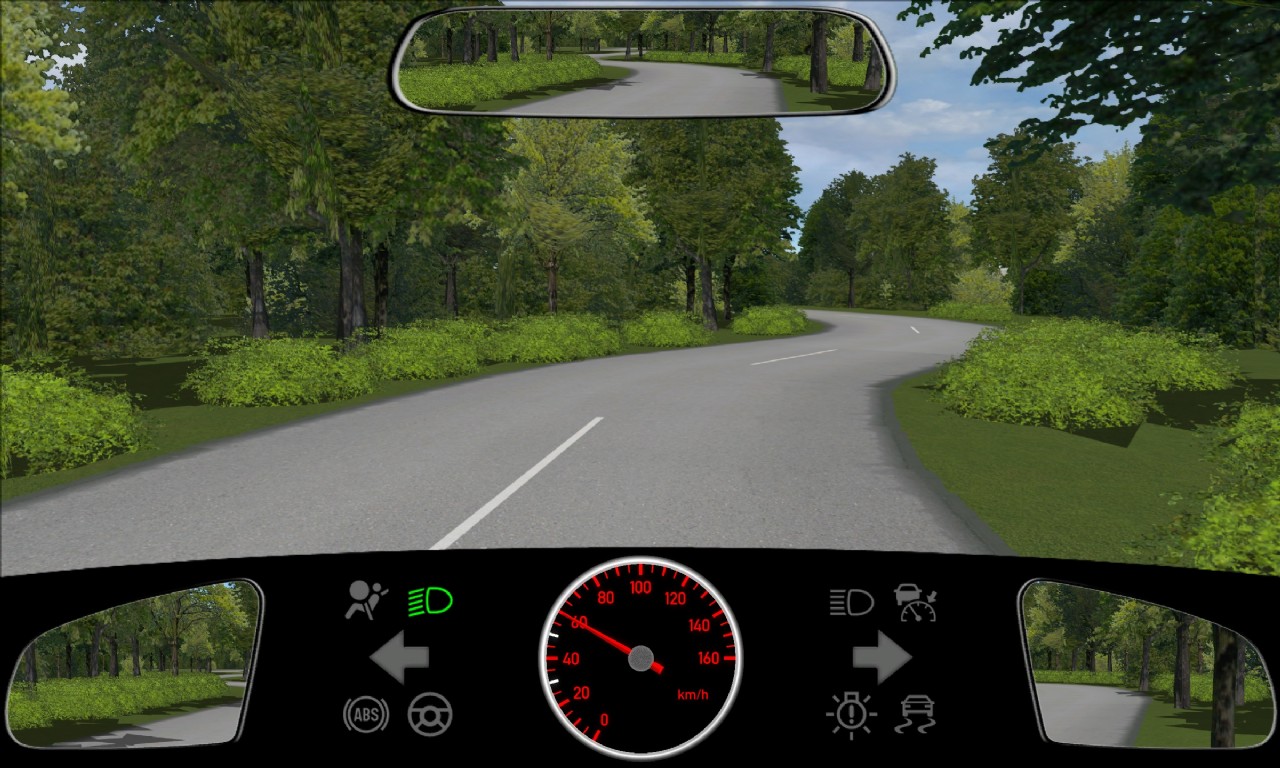Image resolution: width=1280 pixels, height=768 pixels.
Task: Click the airbag warning icon
Action: (366, 600)
